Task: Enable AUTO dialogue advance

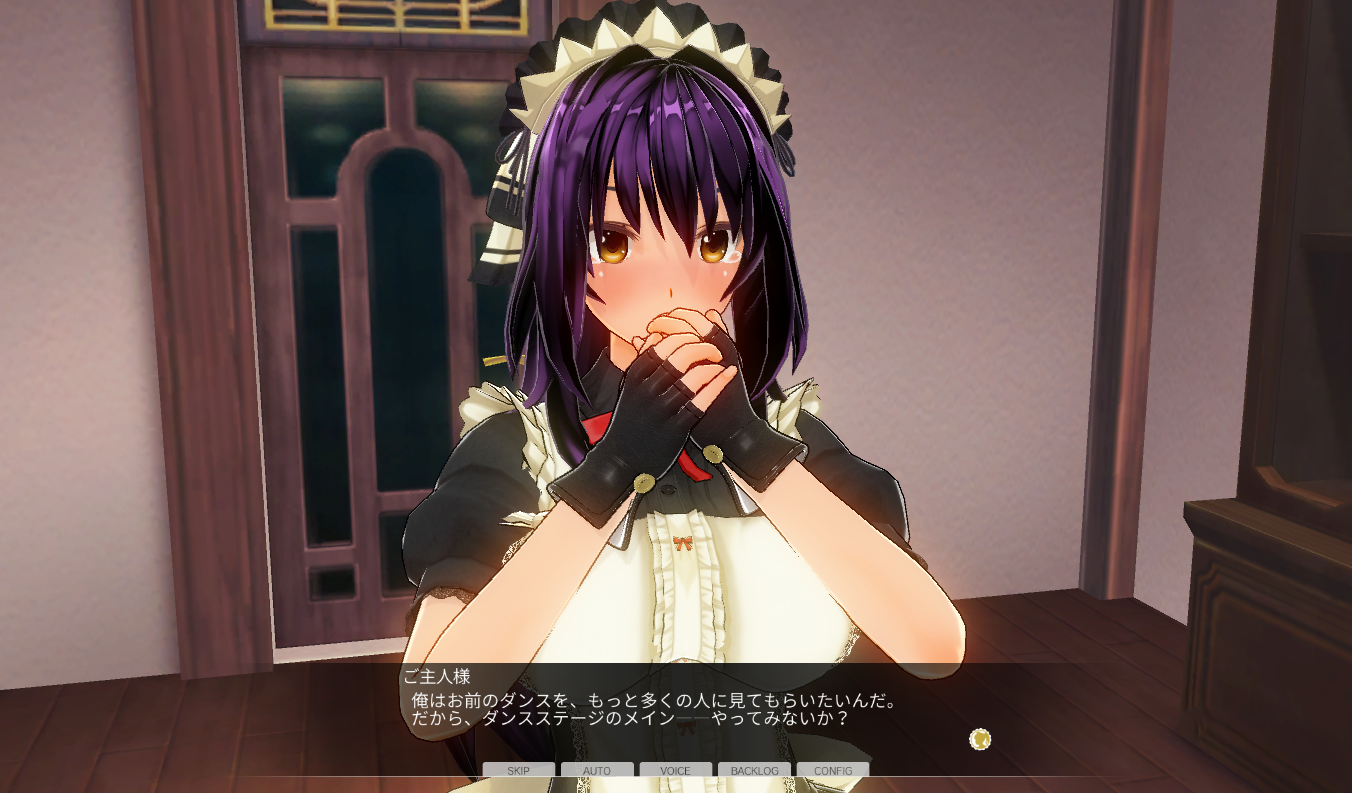Action: (597, 770)
